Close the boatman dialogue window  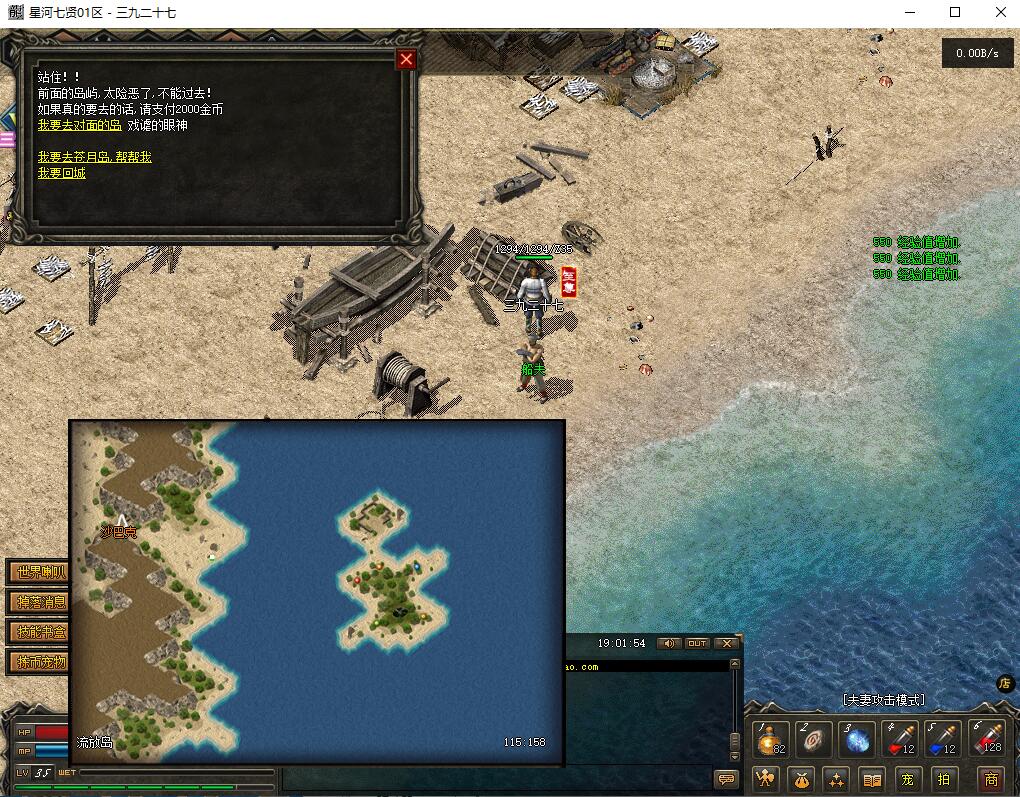point(406,59)
